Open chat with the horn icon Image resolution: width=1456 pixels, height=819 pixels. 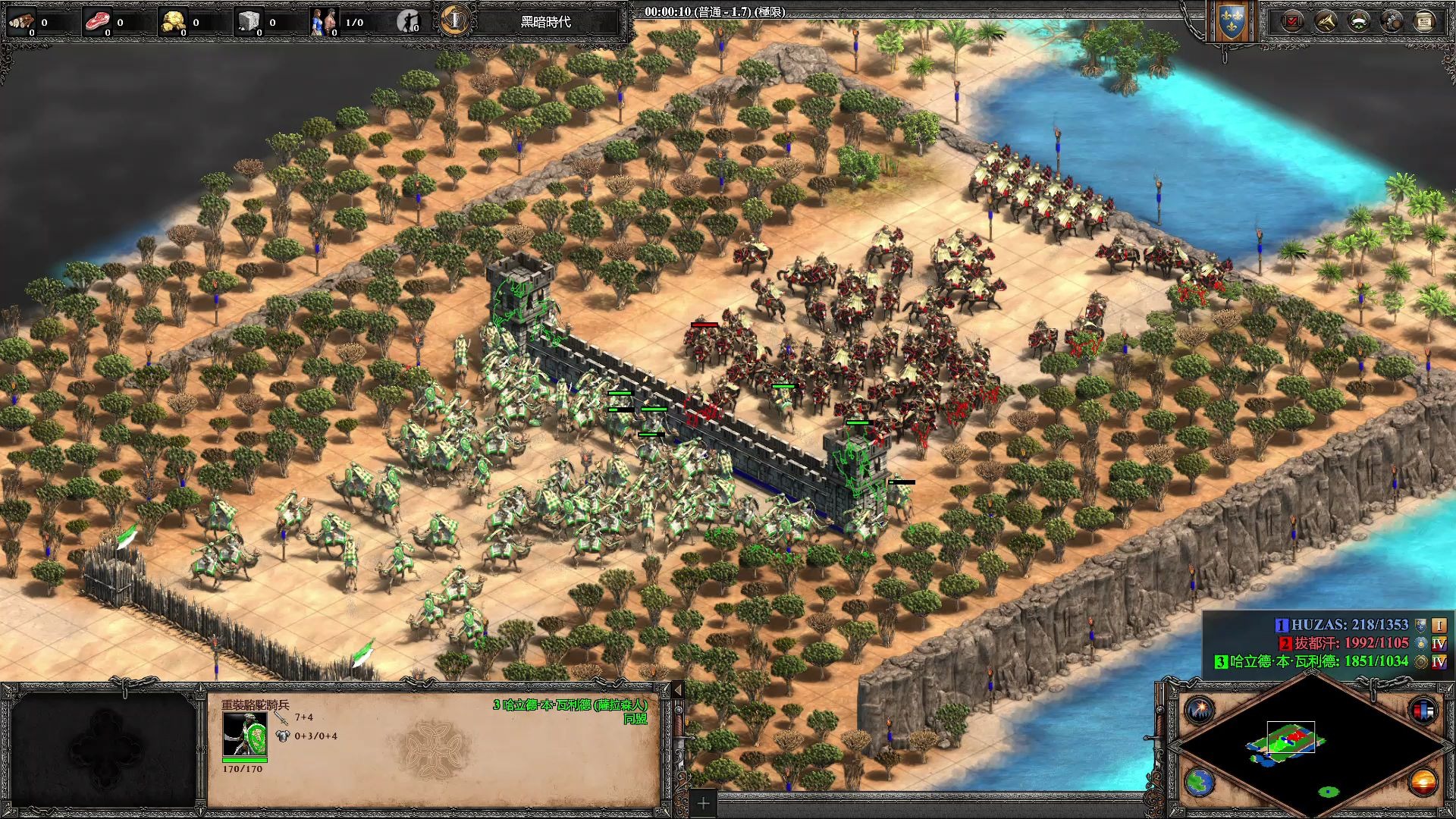pos(1326,21)
